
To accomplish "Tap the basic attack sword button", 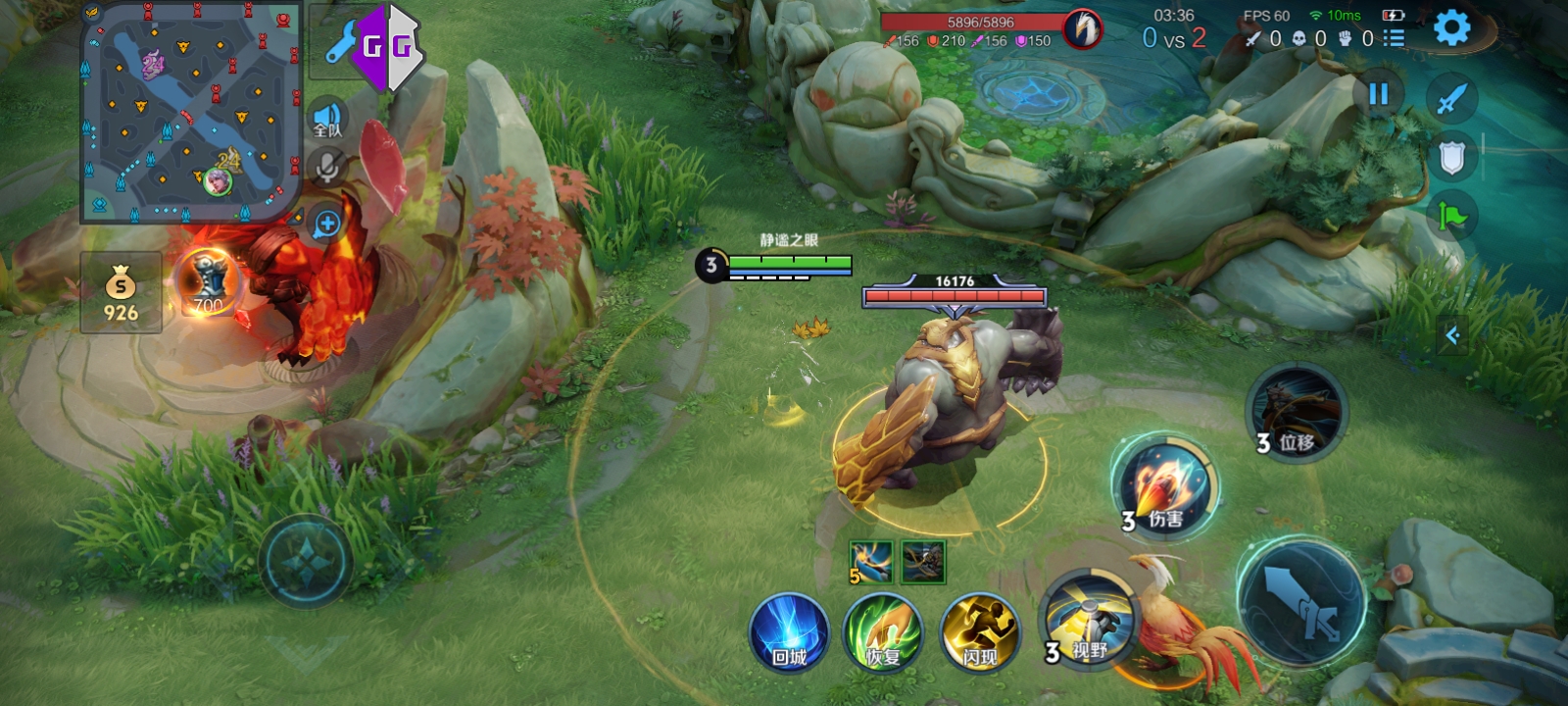I will pos(1300,600).
